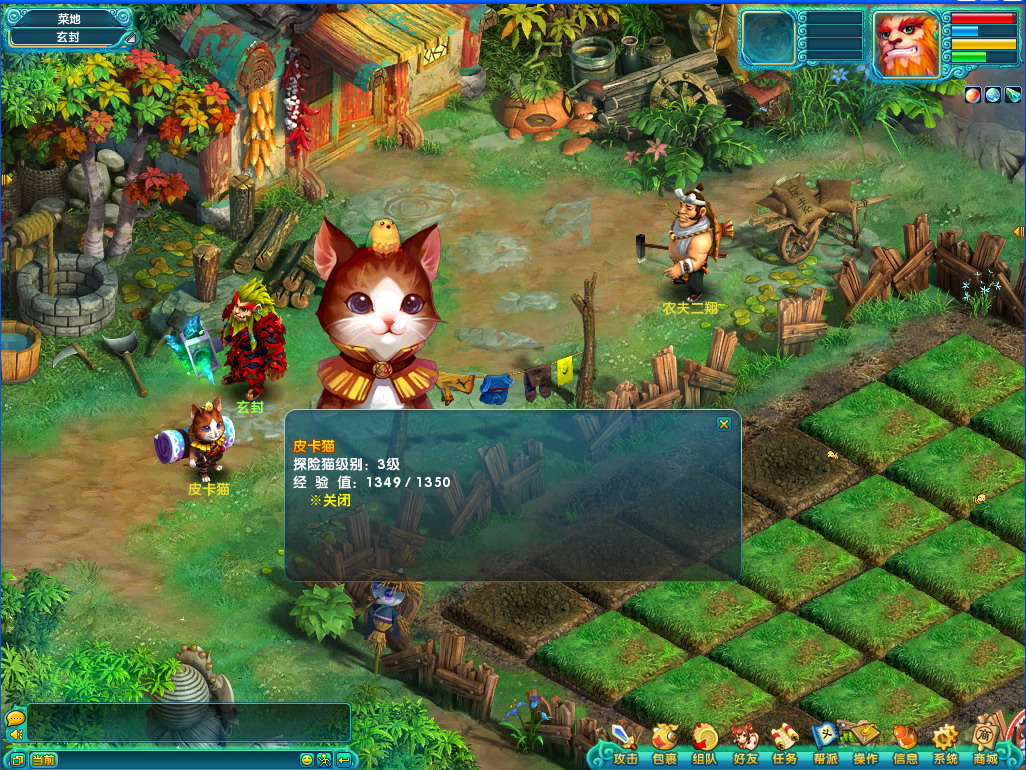
Task: Click the empty pet portrait frame
Action: [x=768, y=39]
